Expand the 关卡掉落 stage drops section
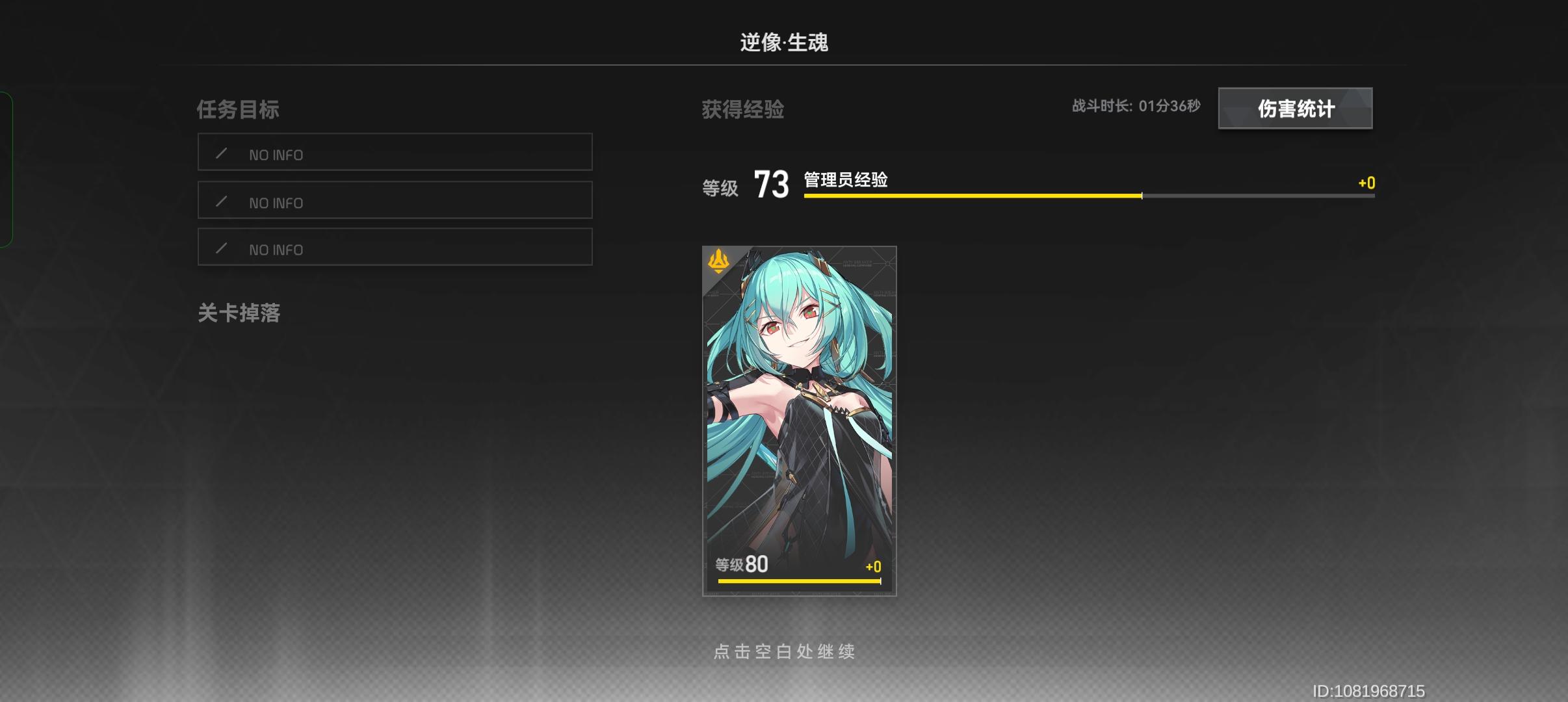Viewport: 1568px width, 702px height. pyautogui.click(x=240, y=314)
